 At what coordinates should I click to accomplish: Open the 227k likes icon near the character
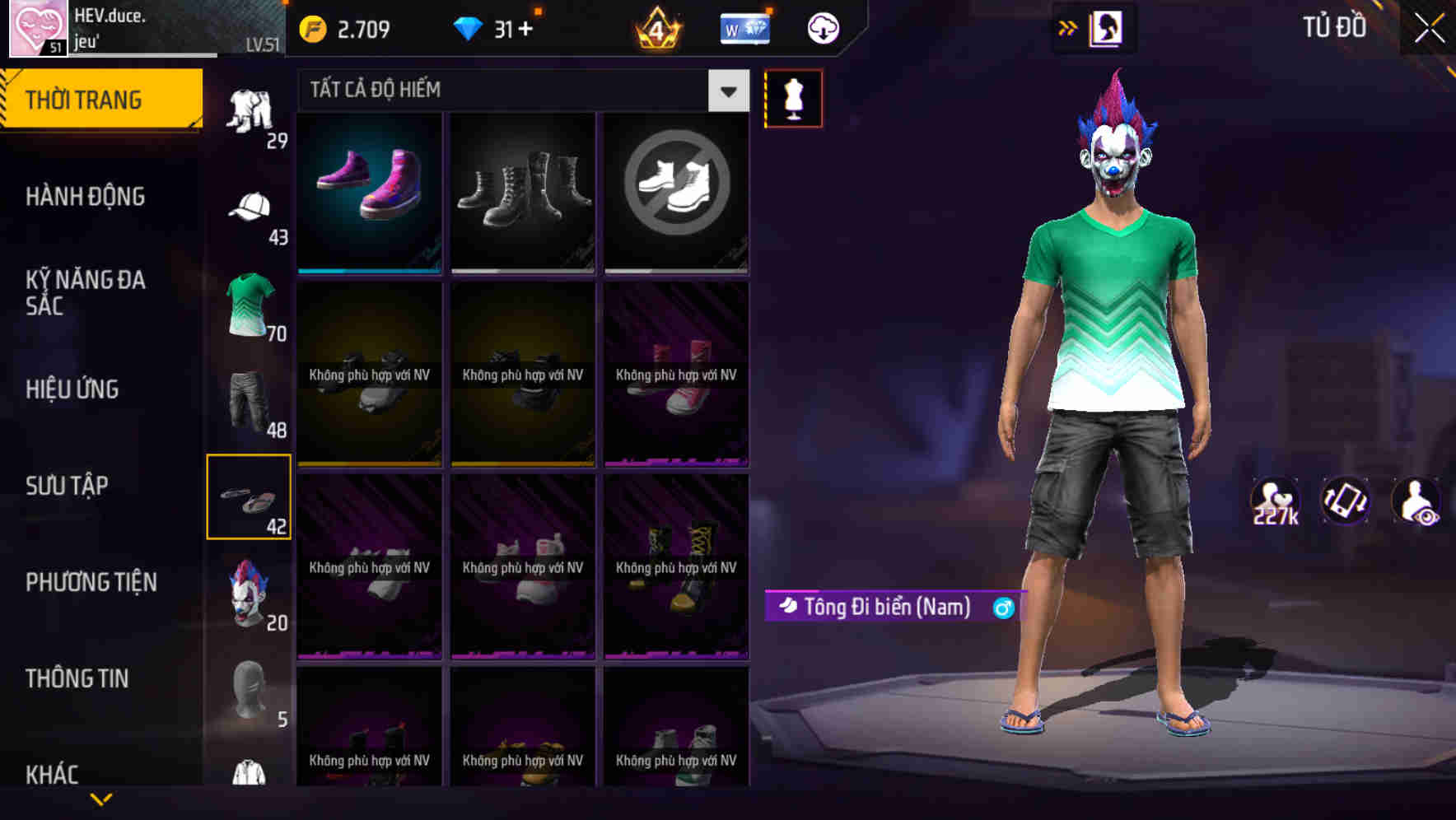(x=1275, y=500)
